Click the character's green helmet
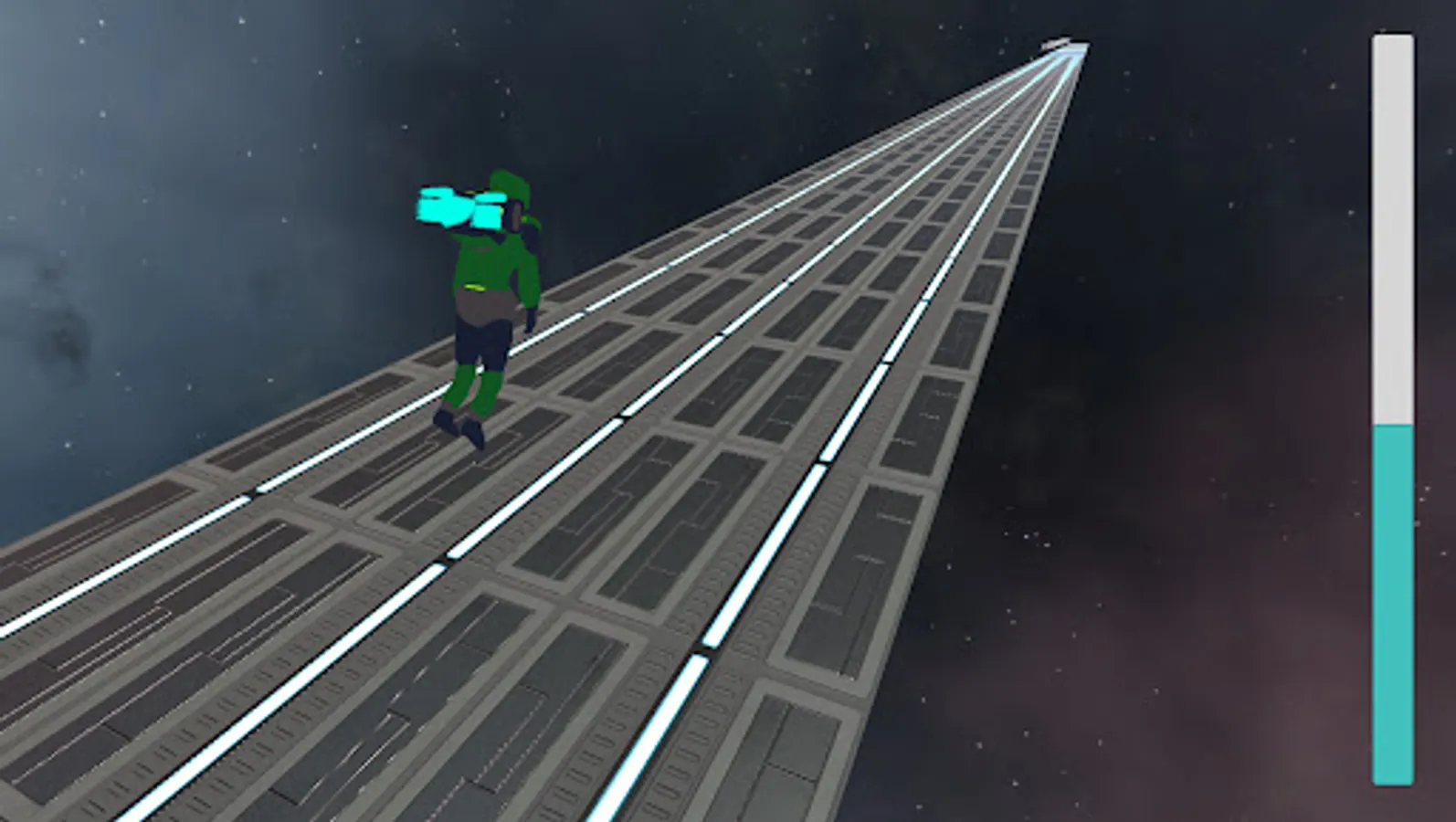 [512, 187]
